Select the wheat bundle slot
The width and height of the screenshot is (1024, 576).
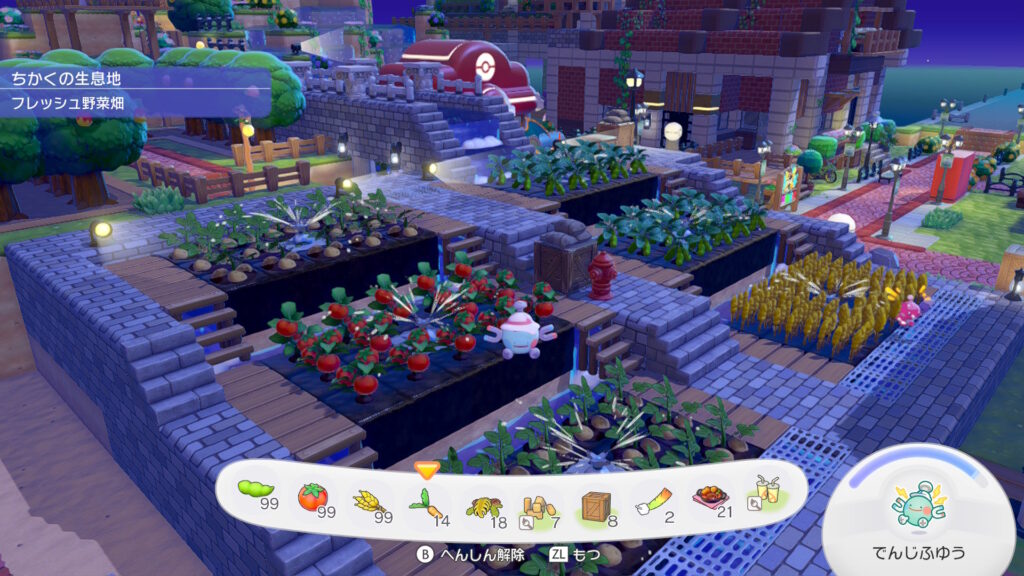coord(369,497)
